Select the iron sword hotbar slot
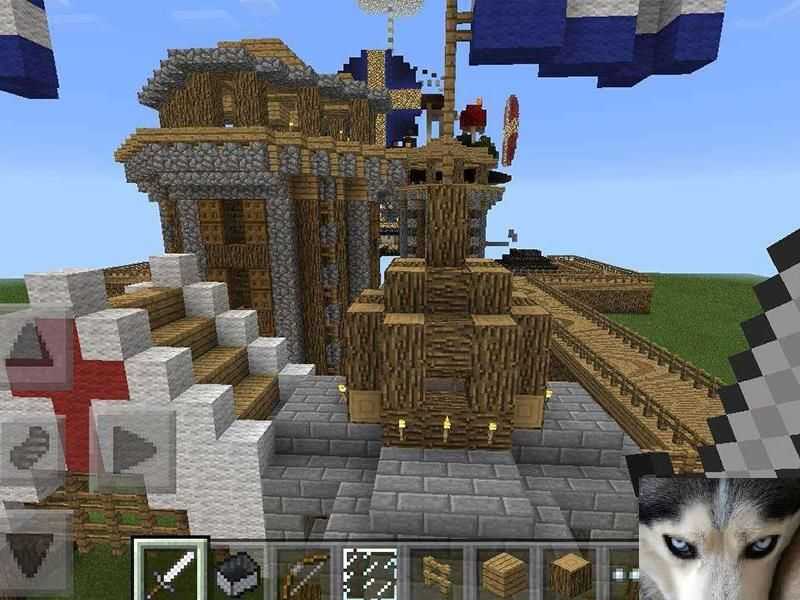The image size is (800, 600). tap(170, 572)
